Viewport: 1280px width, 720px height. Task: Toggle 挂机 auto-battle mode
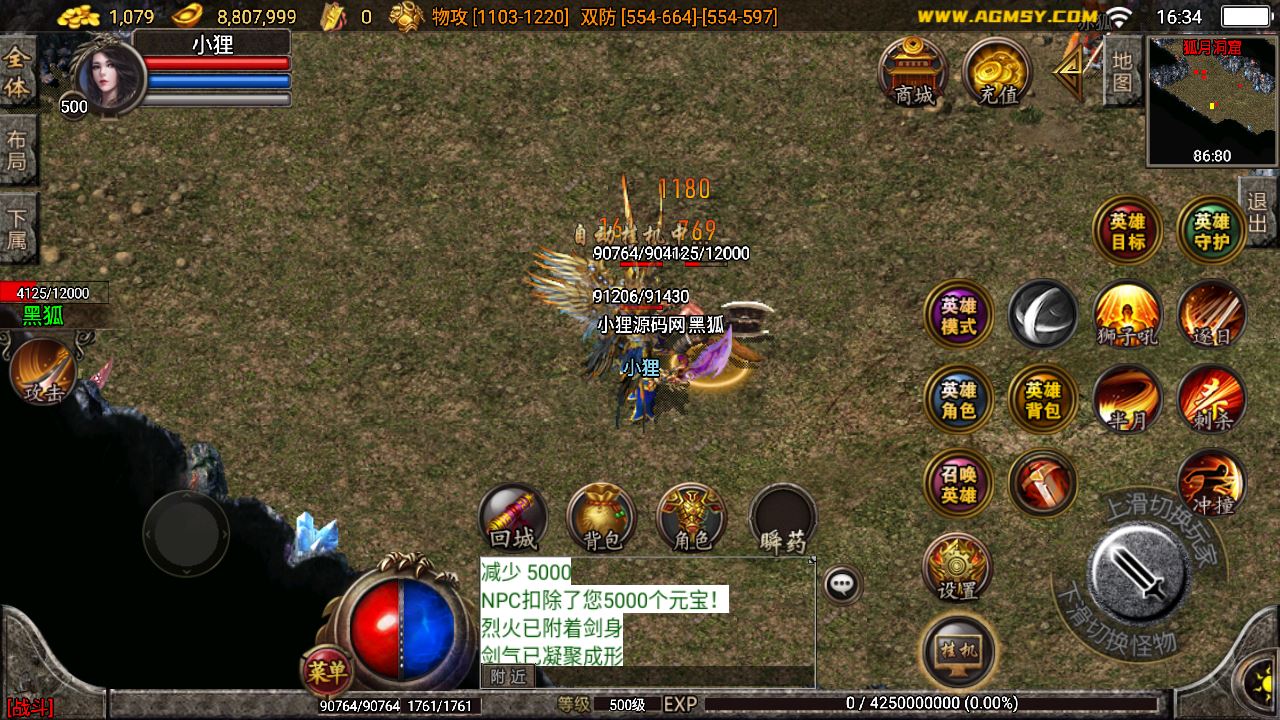tap(956, 649)
